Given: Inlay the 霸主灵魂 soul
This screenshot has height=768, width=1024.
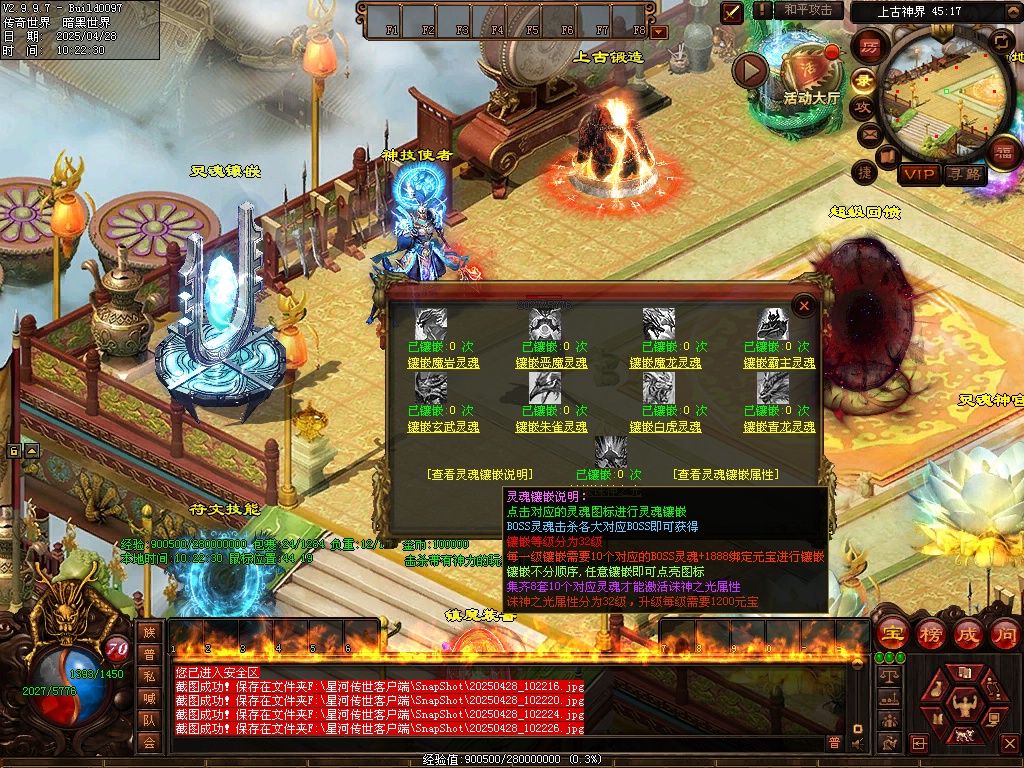Looking at the screenshot, I should click(779, 363).
